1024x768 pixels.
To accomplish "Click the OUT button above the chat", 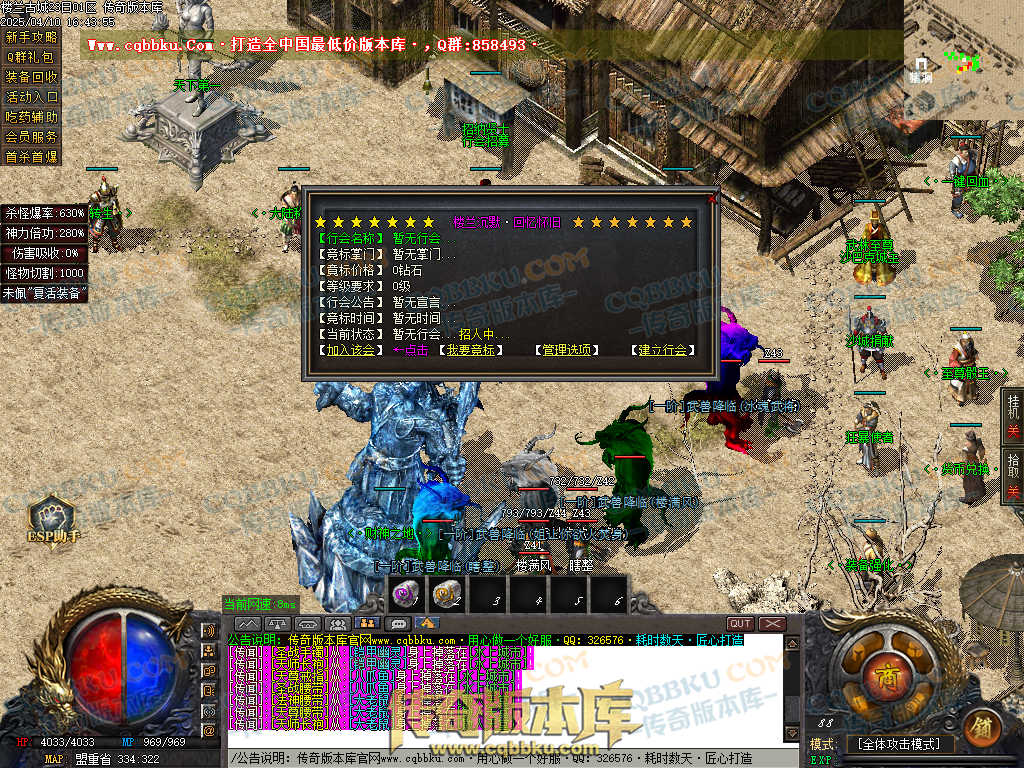I will pyautogui.click(x=740, y=624).
